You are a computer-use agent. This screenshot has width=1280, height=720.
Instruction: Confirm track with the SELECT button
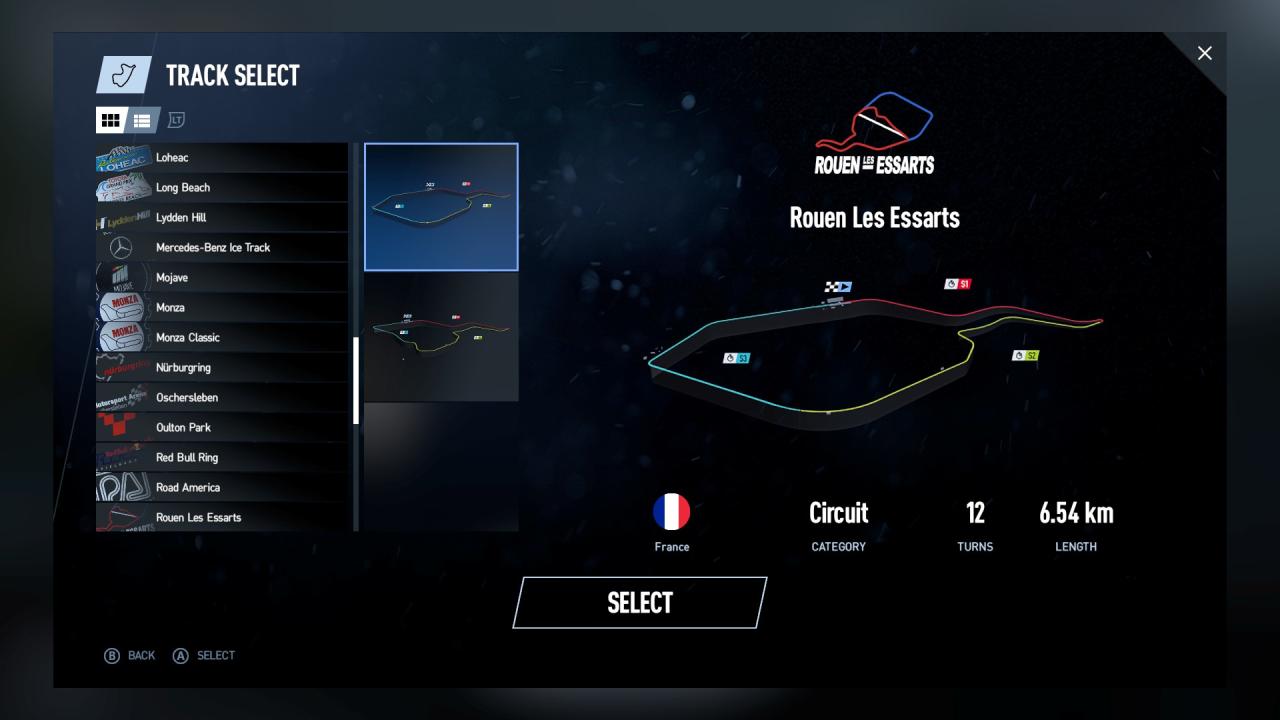640,602
